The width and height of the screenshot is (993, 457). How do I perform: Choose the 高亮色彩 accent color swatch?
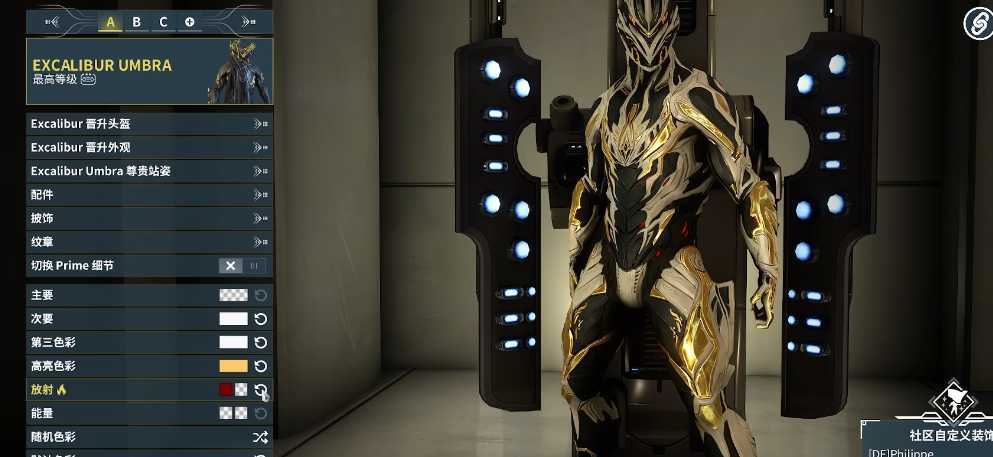[233, 366]
